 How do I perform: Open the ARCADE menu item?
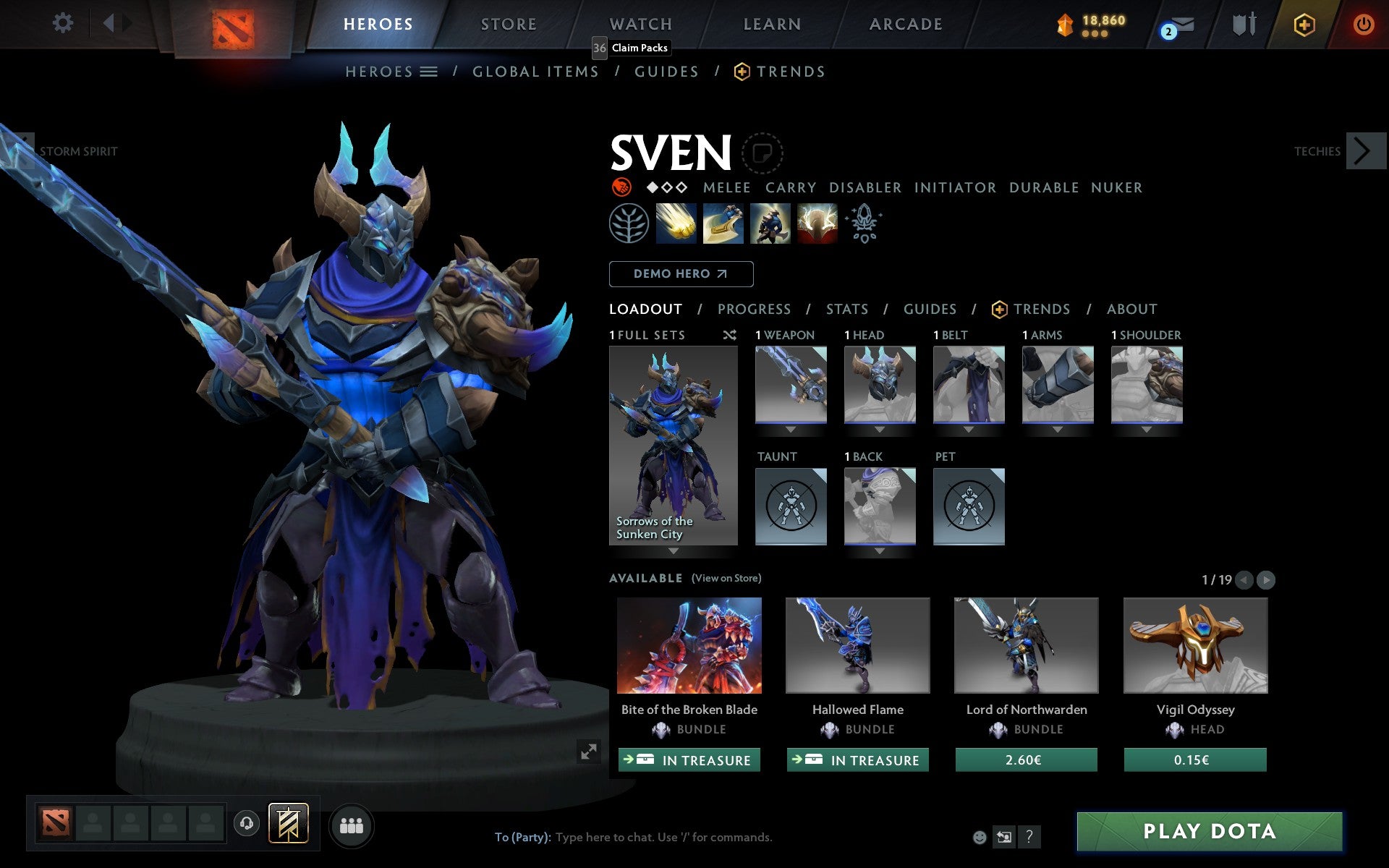[904, 23]
